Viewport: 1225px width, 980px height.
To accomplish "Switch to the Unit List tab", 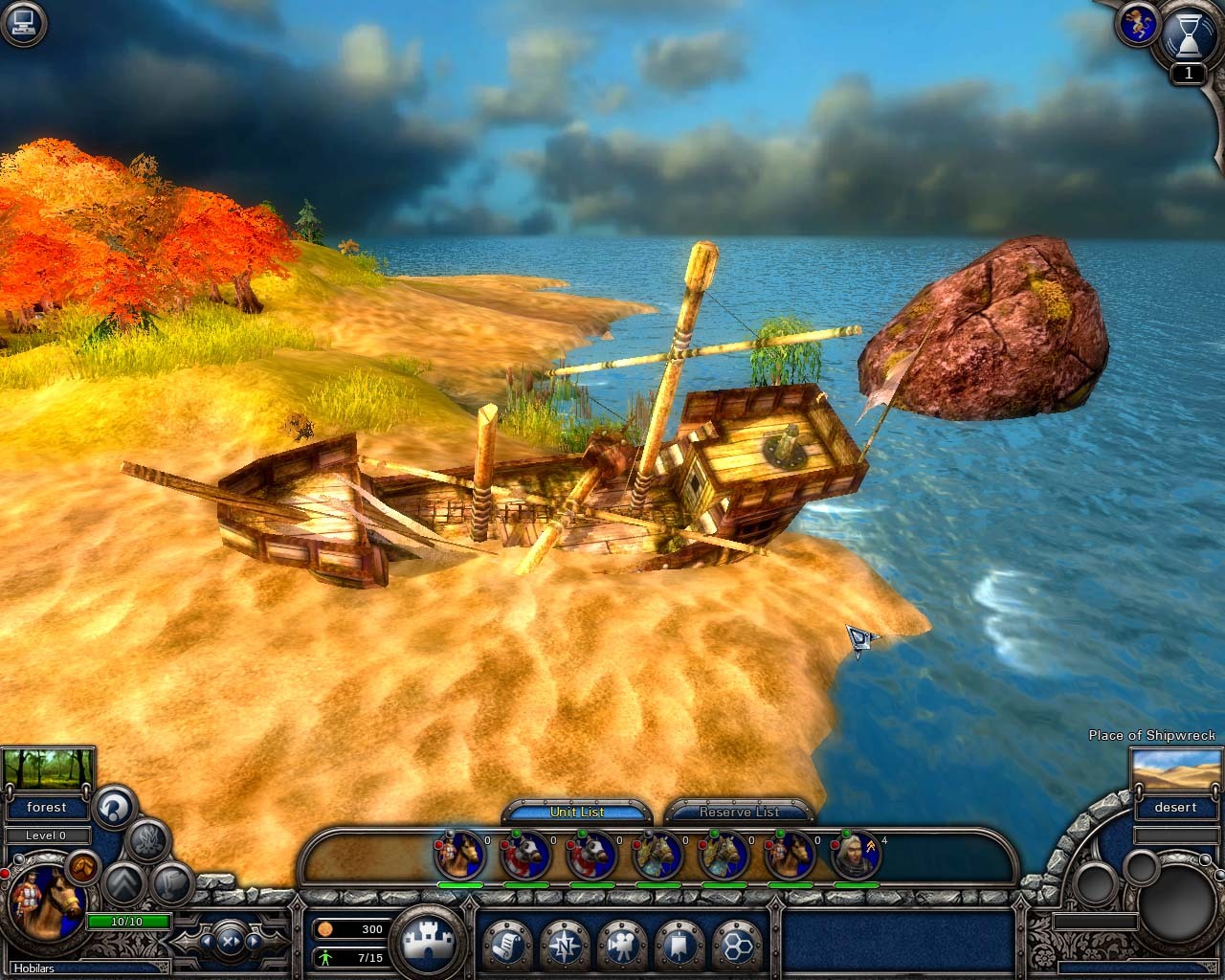I will [x=577, y=812].
